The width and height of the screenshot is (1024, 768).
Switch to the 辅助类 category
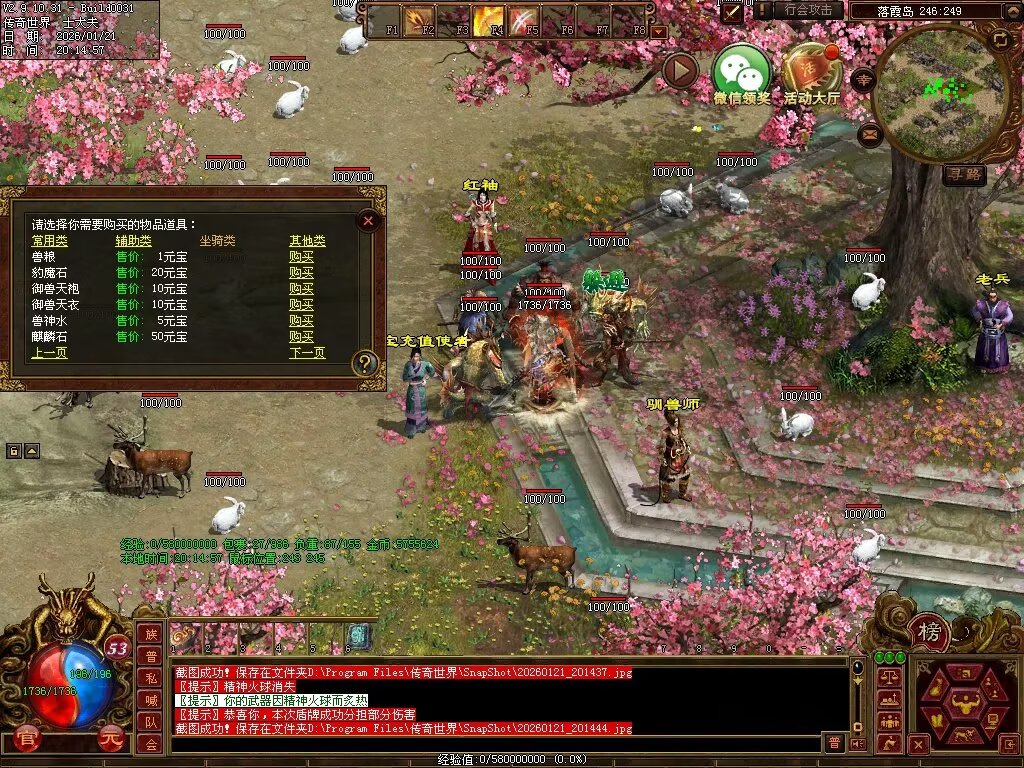(133, 241)
